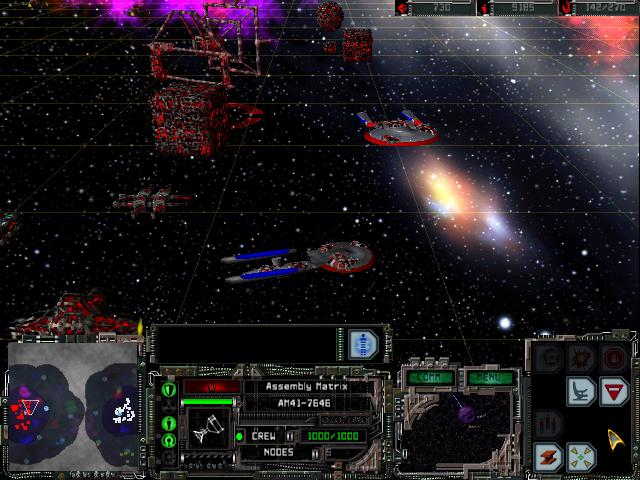Image resolution: width=640 pixels, height=480 pixels.
Task: Click the green circular arrow status icon
Action: click(x=168, y=440)
